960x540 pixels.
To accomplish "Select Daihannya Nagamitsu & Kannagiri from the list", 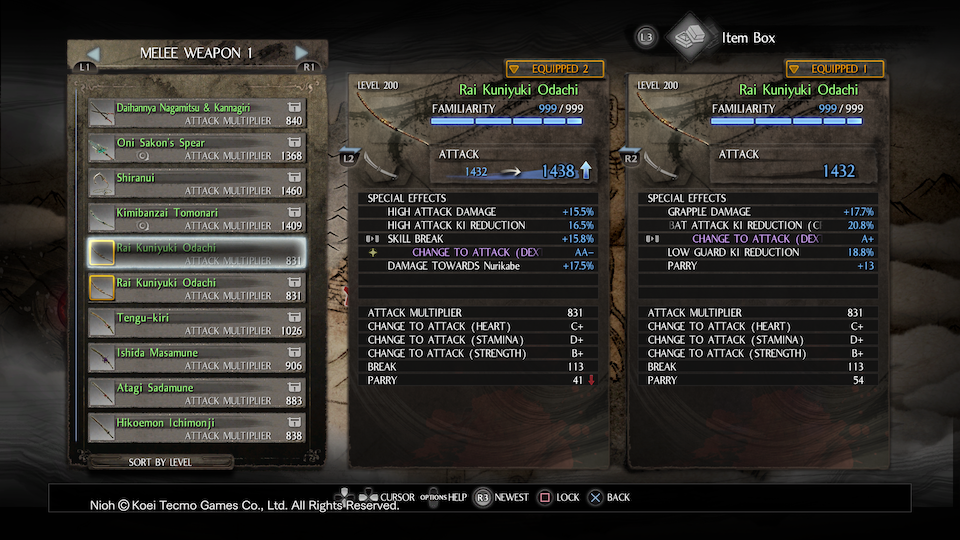I will pos(196,113).
